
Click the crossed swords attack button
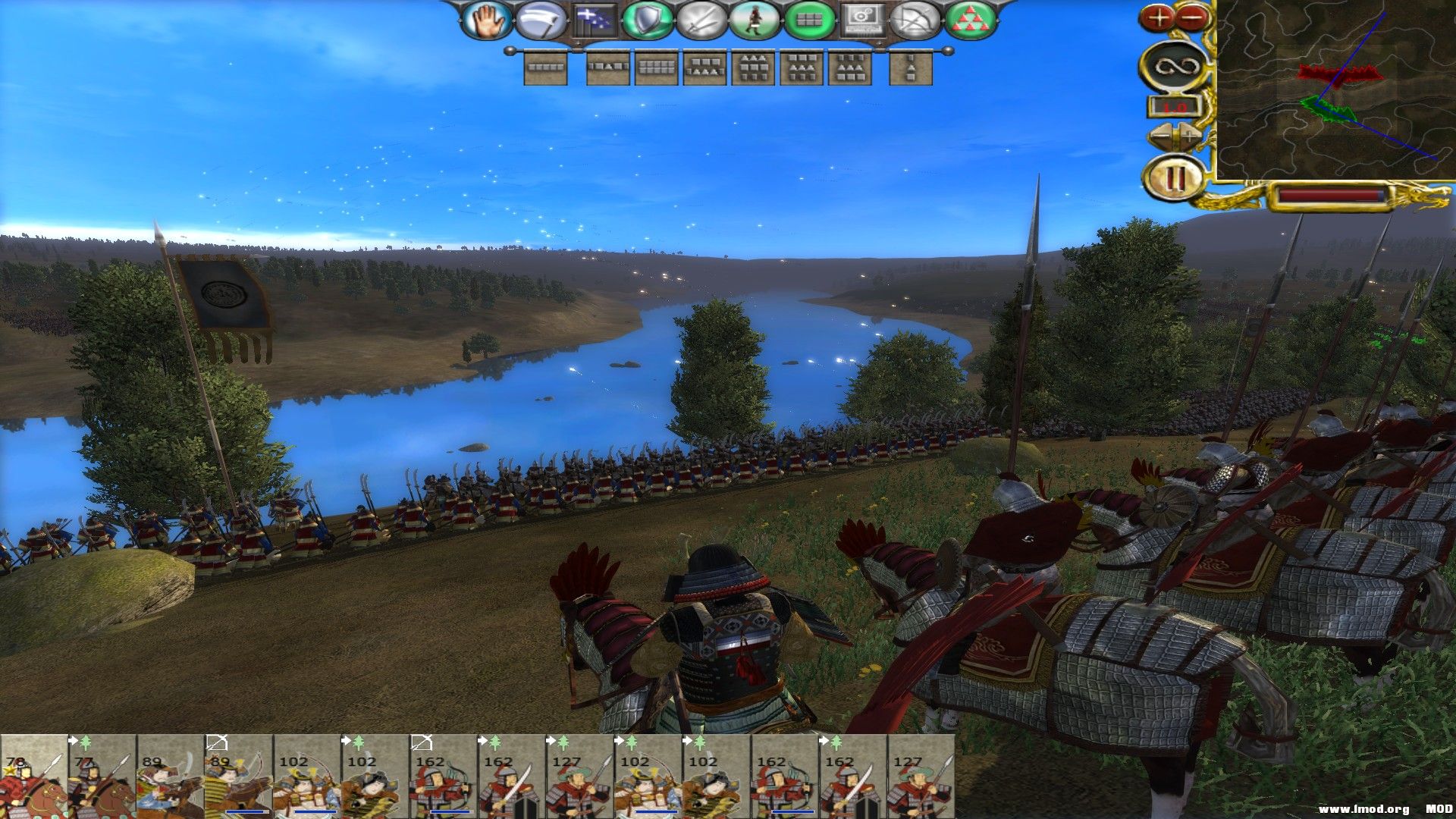(701, 20)
